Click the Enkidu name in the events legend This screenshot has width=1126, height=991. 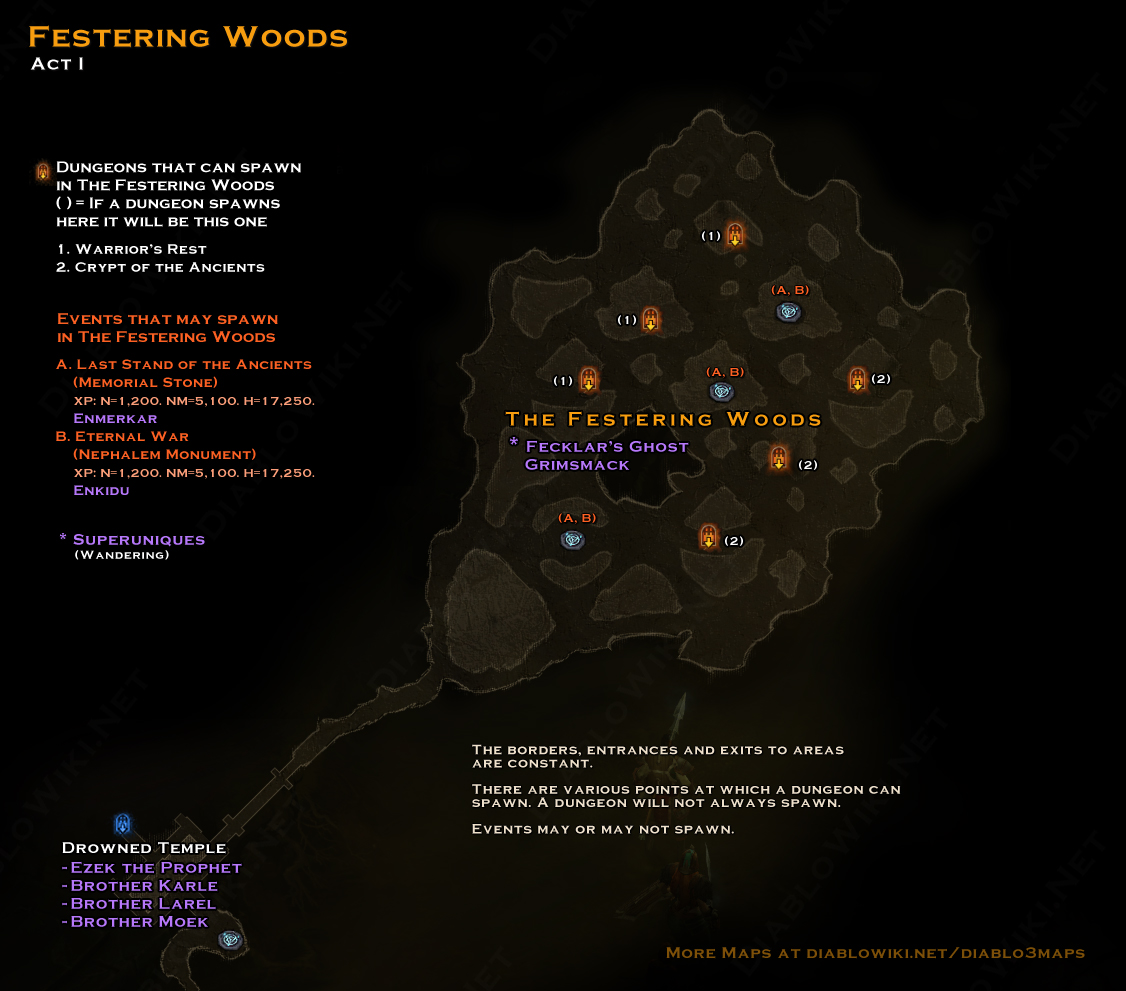click(x=101, y=490)
